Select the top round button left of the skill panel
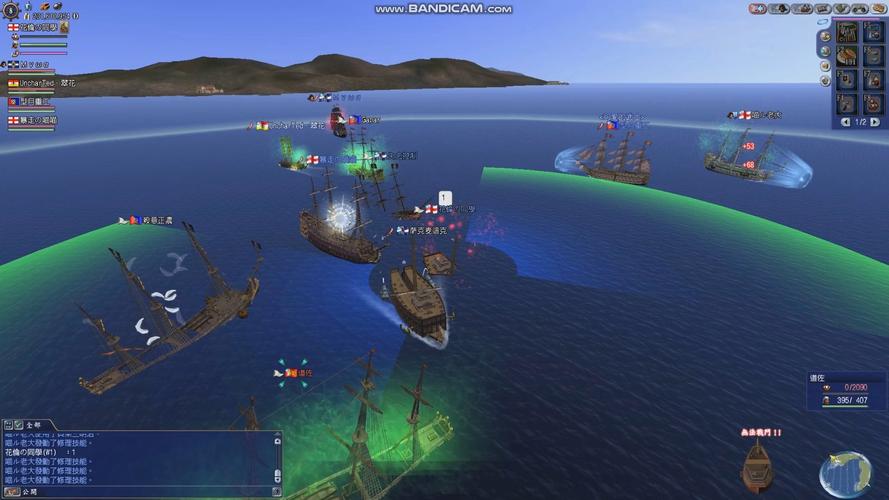The width and height of the screenshot is (889, 500). (824, 34)
